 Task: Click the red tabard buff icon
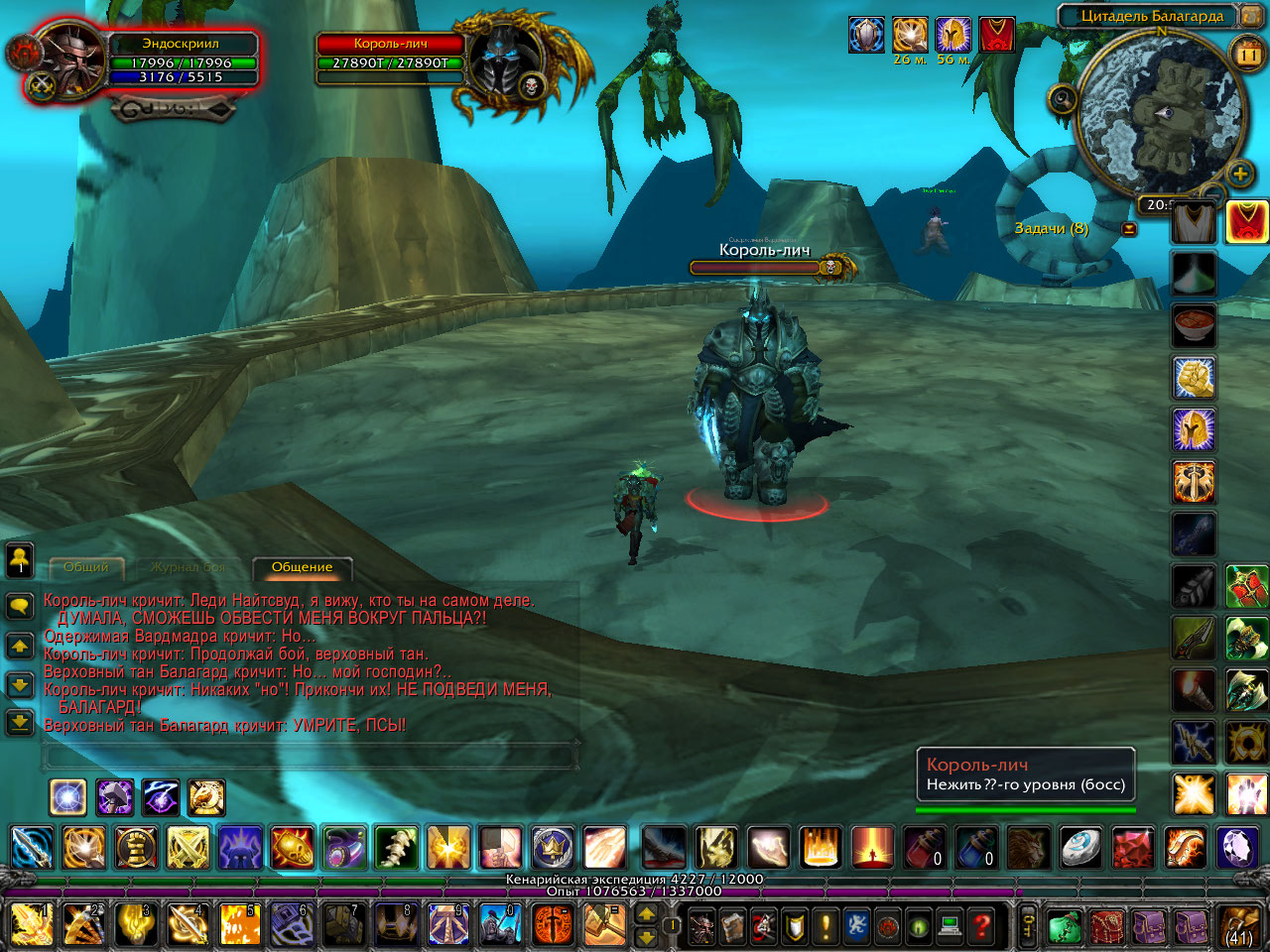point(996,35)
